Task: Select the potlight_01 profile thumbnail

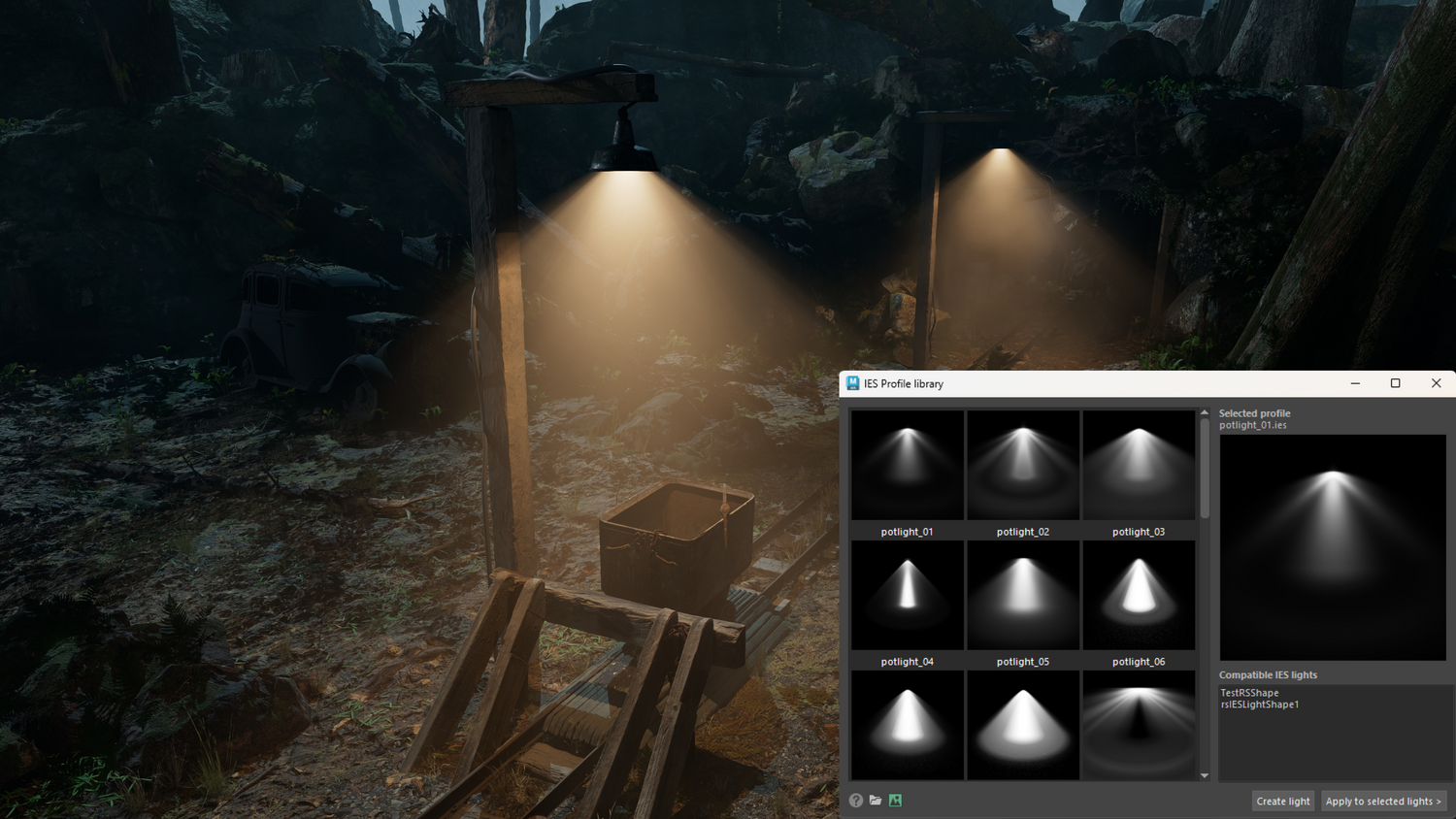Action: [x=908, y=466]
